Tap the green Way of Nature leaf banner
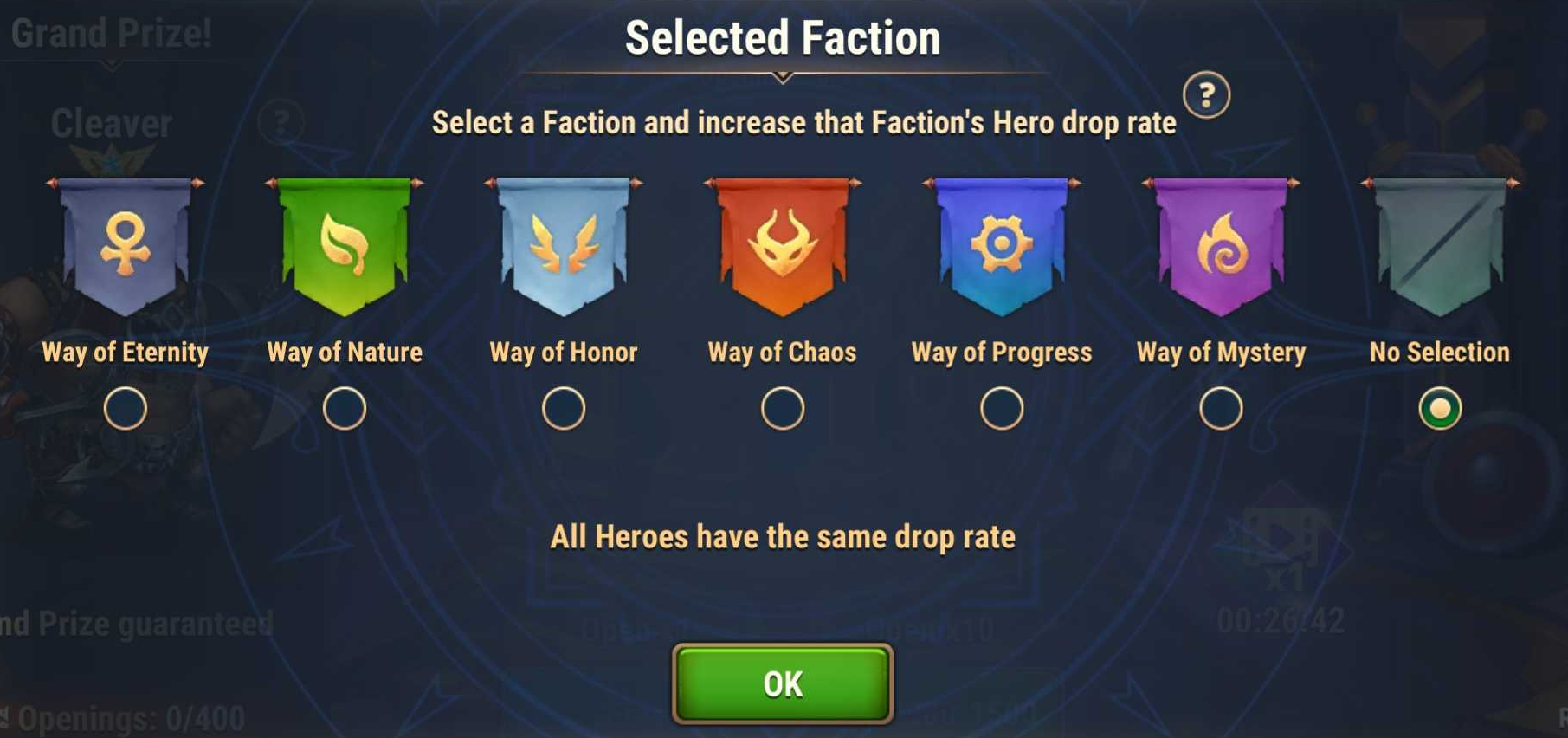1568x738 pixels. (345, 246)
